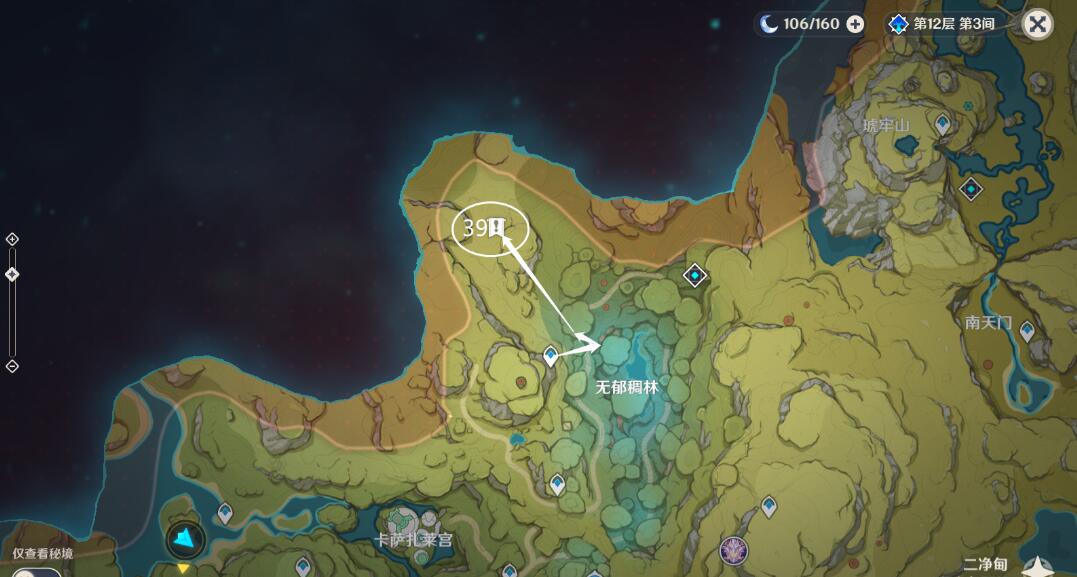This screenshot has width=1077, height=577.
Task: Select the domain marker southeast of 琥牢山
Action: tap(971, 188)
